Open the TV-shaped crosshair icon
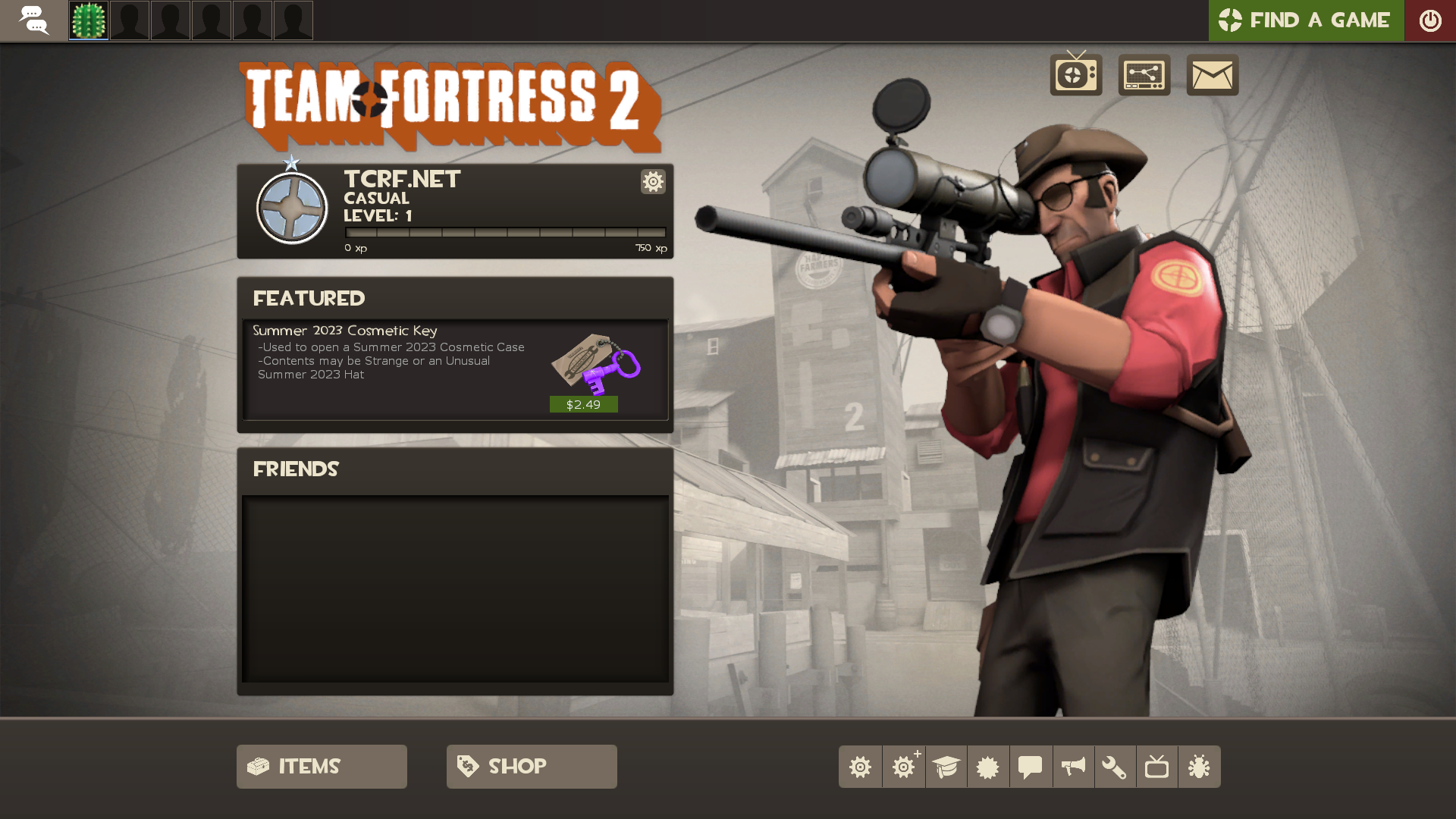 click(x=1075, y=74)
